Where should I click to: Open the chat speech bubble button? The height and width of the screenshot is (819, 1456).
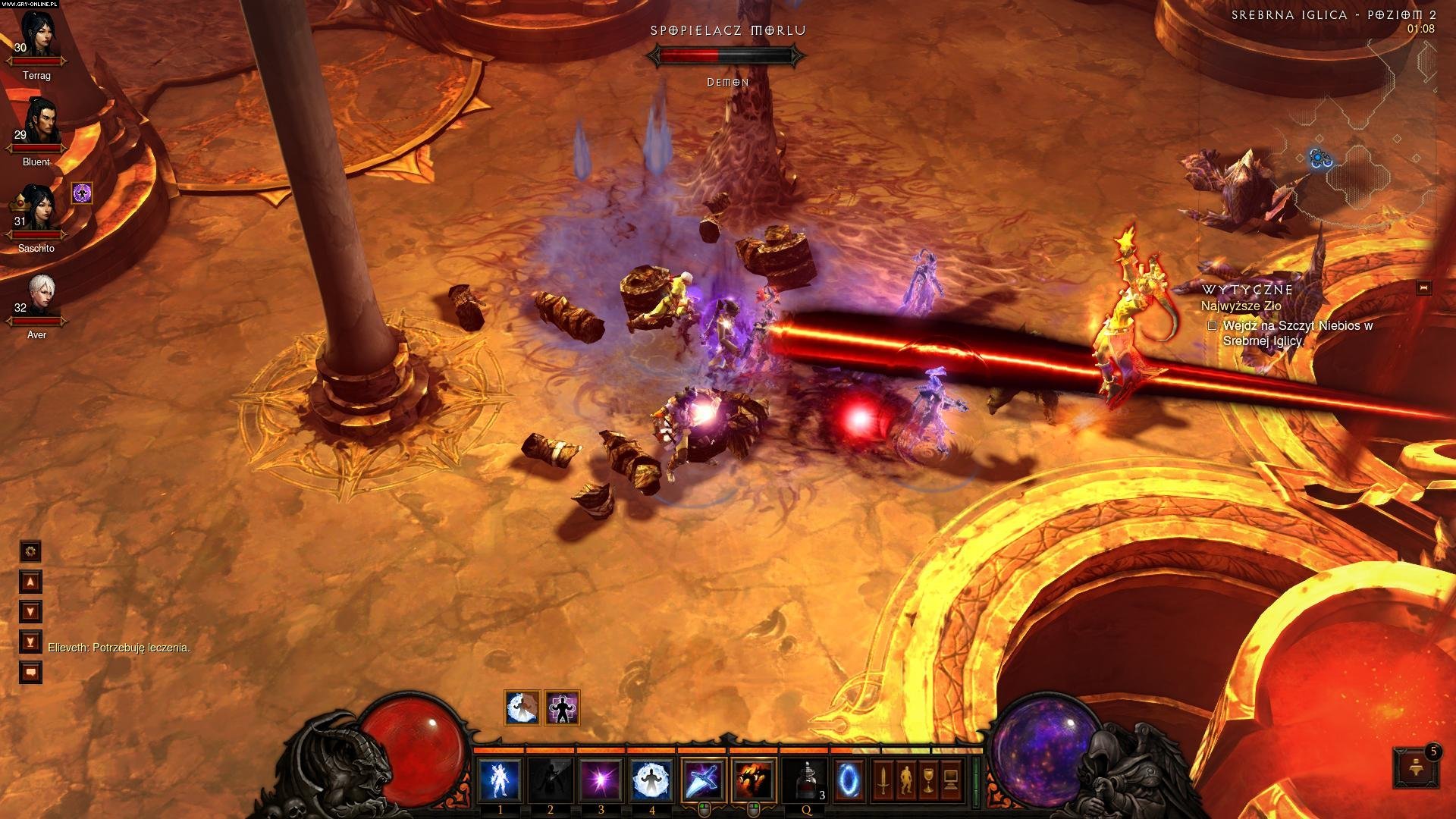30,673
